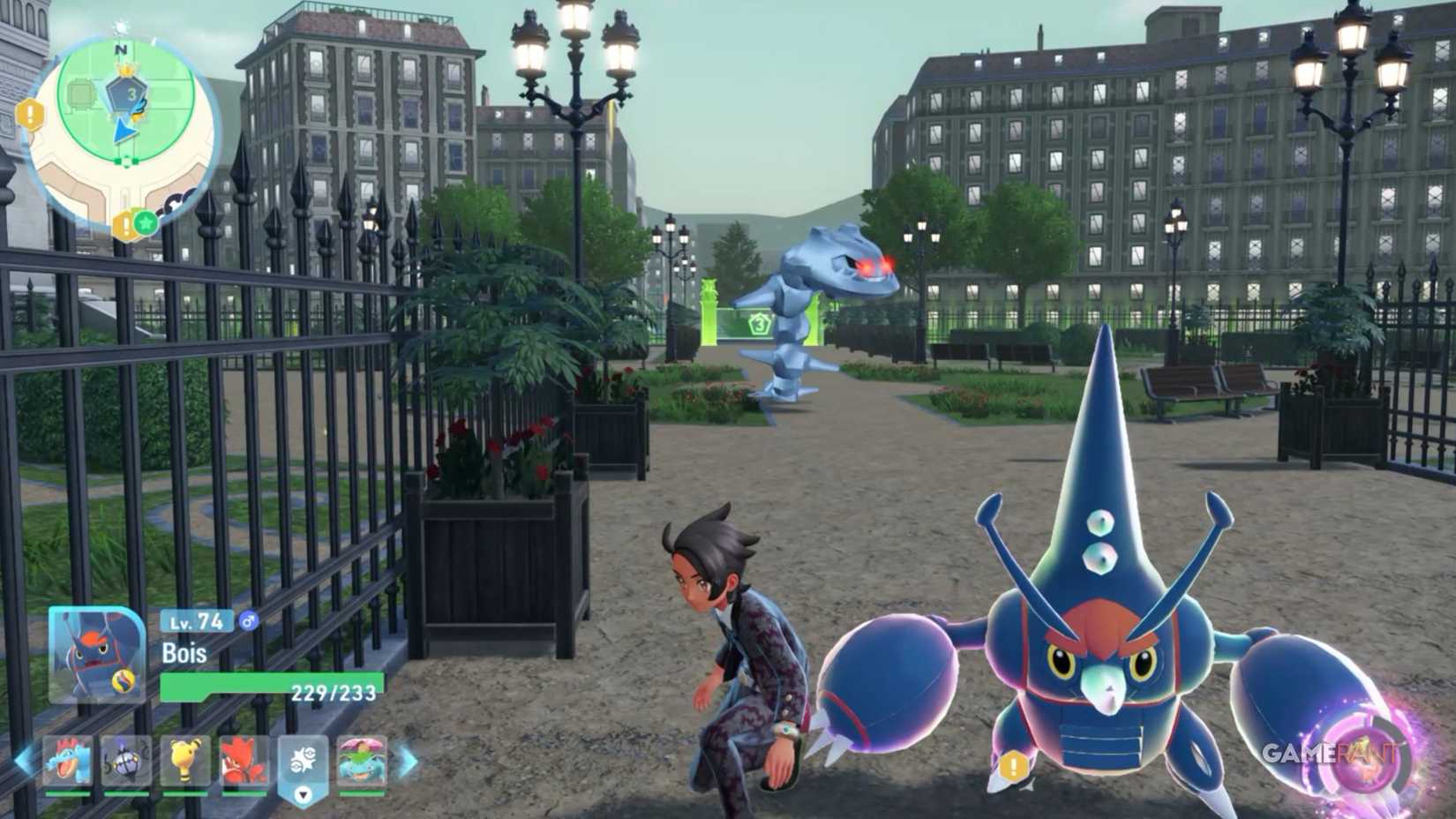Click the yellow exclamation mission badge left of minimap
This screenshot has width=1456, height=819.
pos(28,113)
